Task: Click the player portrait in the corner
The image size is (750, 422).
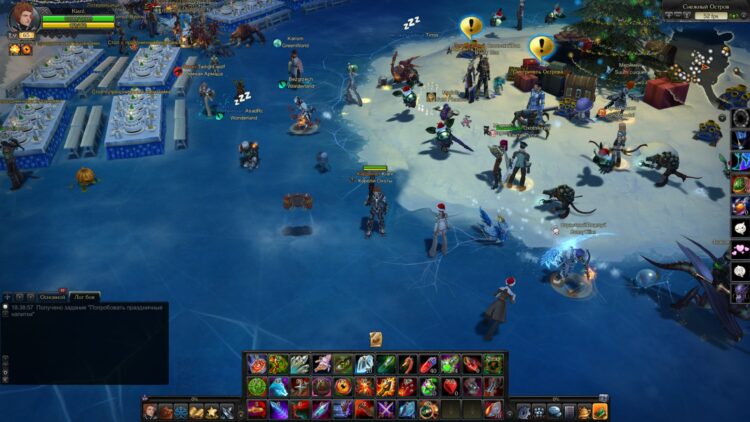Action: coord(23,17)
